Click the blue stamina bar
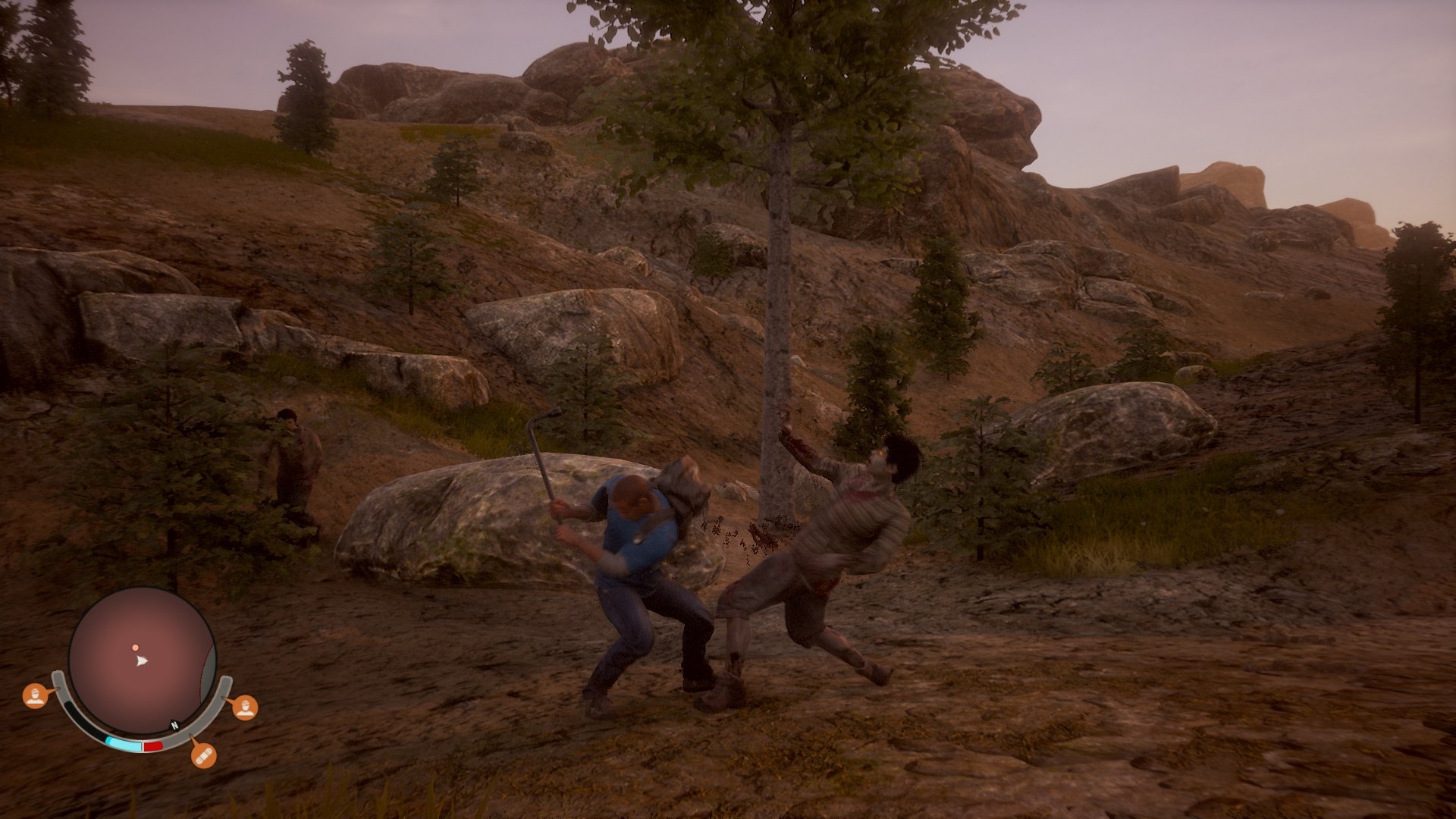 coord(124,742)
